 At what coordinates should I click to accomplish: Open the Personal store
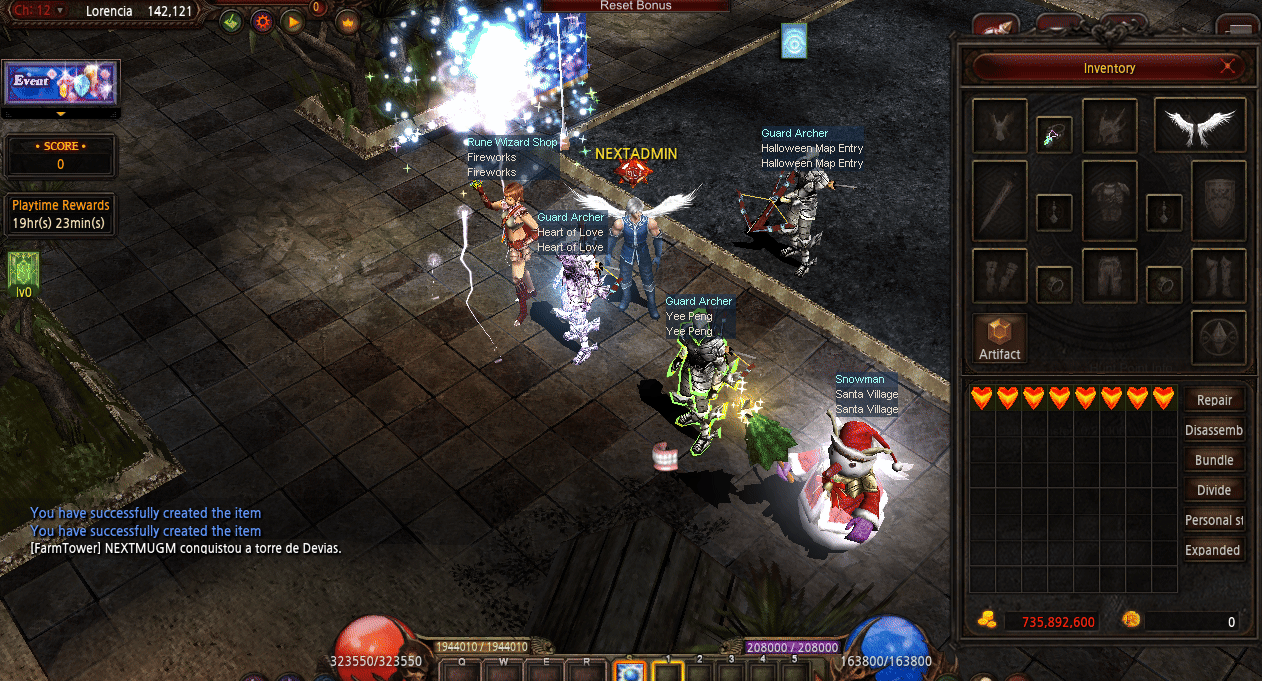(x=1214, y=520)
